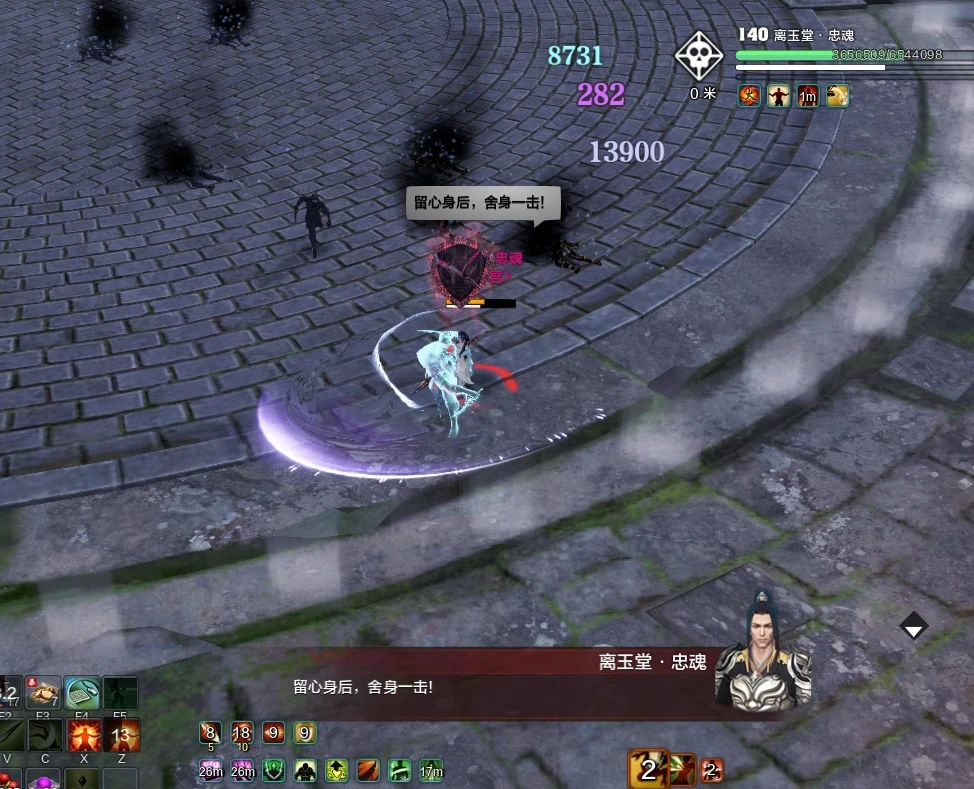Viewport: 974px width, 789px height.
Task: Activate the Z skill showing 13 cooldown
Action: pos(121,736)
